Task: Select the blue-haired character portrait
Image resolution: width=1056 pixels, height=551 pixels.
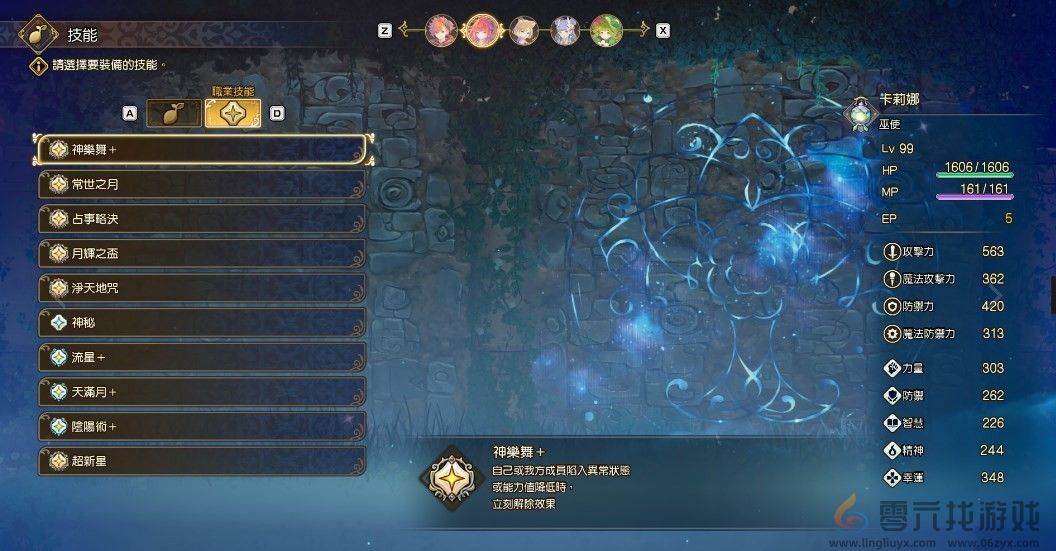Action: coord(565,30)
